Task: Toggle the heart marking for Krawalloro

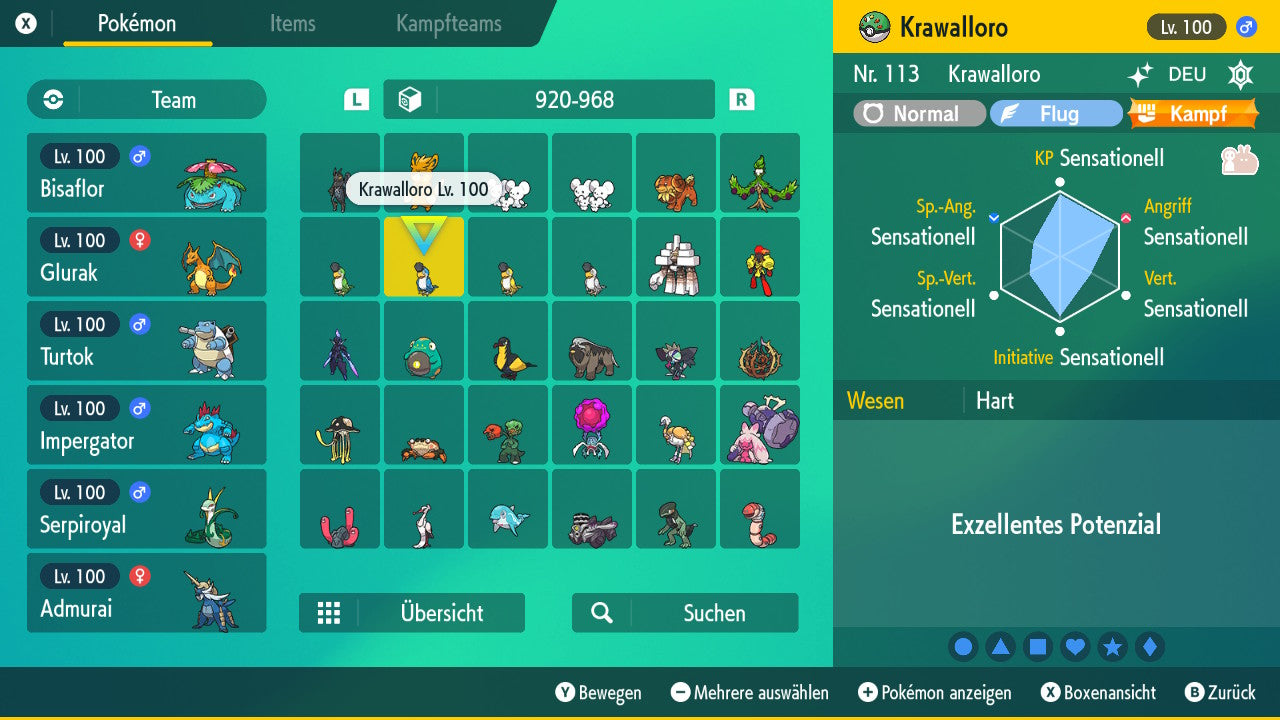Action: [1075, 647]
